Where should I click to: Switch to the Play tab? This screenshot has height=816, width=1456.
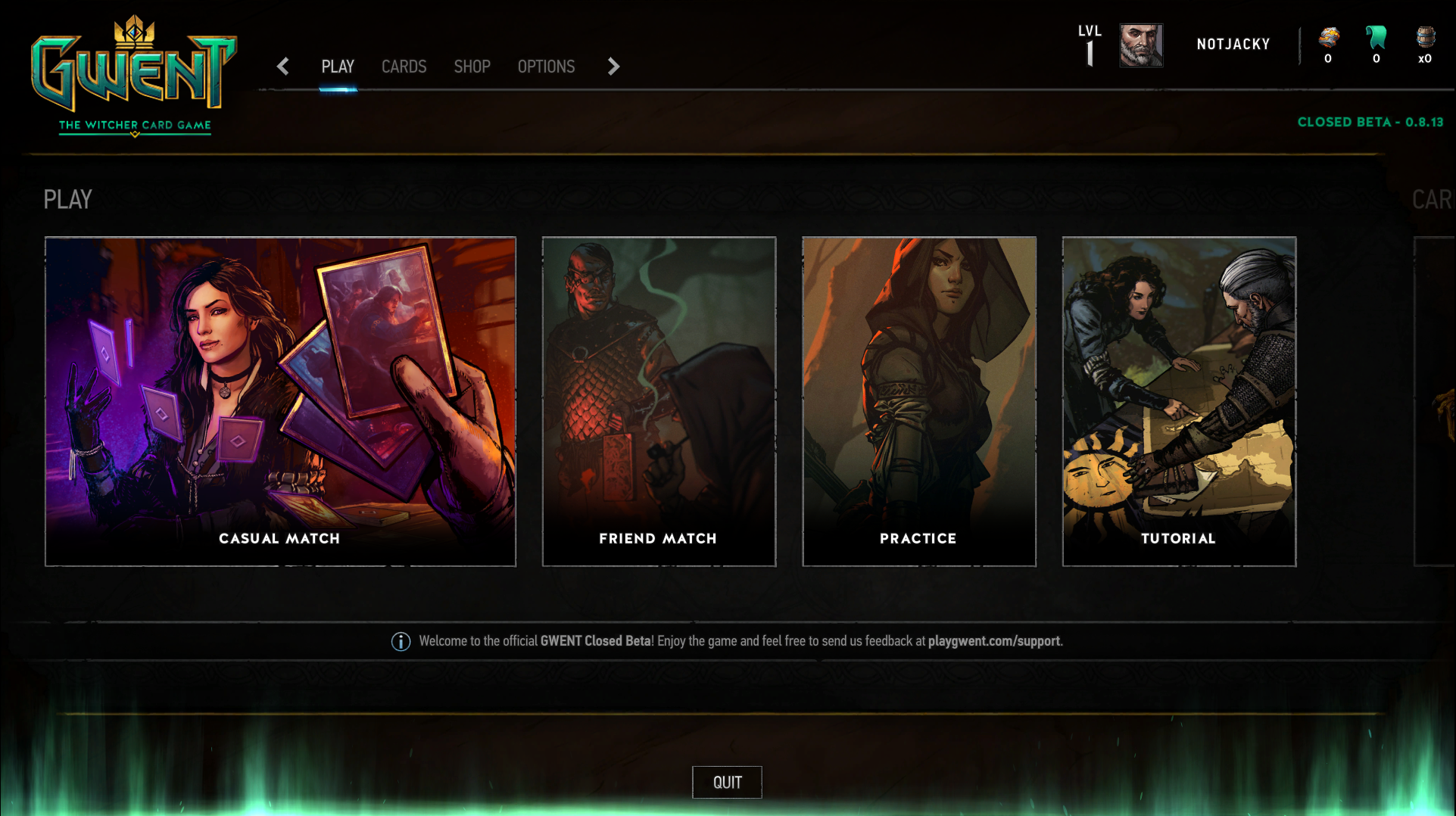(x=338, y=67)
